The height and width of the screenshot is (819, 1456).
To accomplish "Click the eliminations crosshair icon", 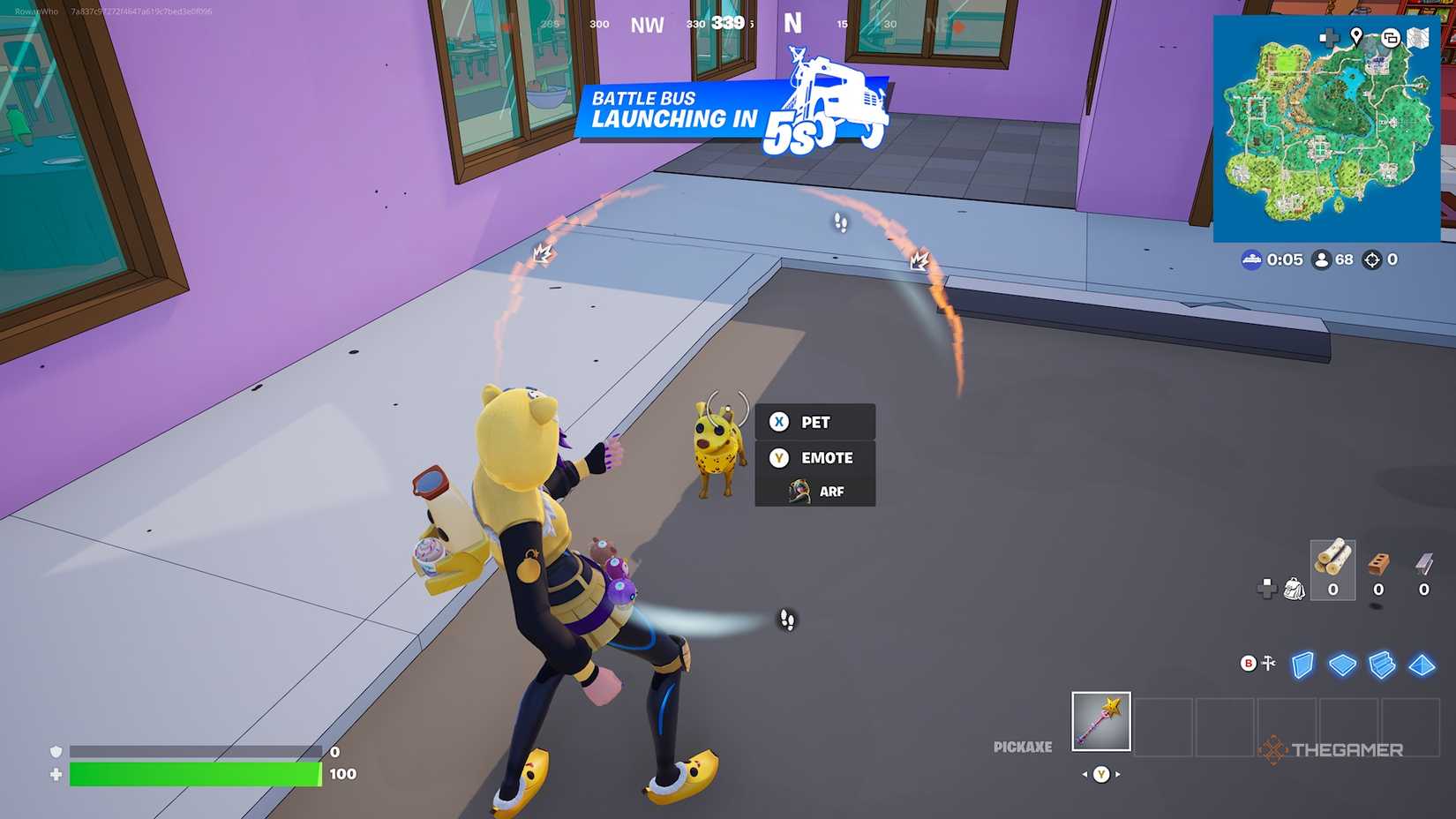I will [1373, 259].
